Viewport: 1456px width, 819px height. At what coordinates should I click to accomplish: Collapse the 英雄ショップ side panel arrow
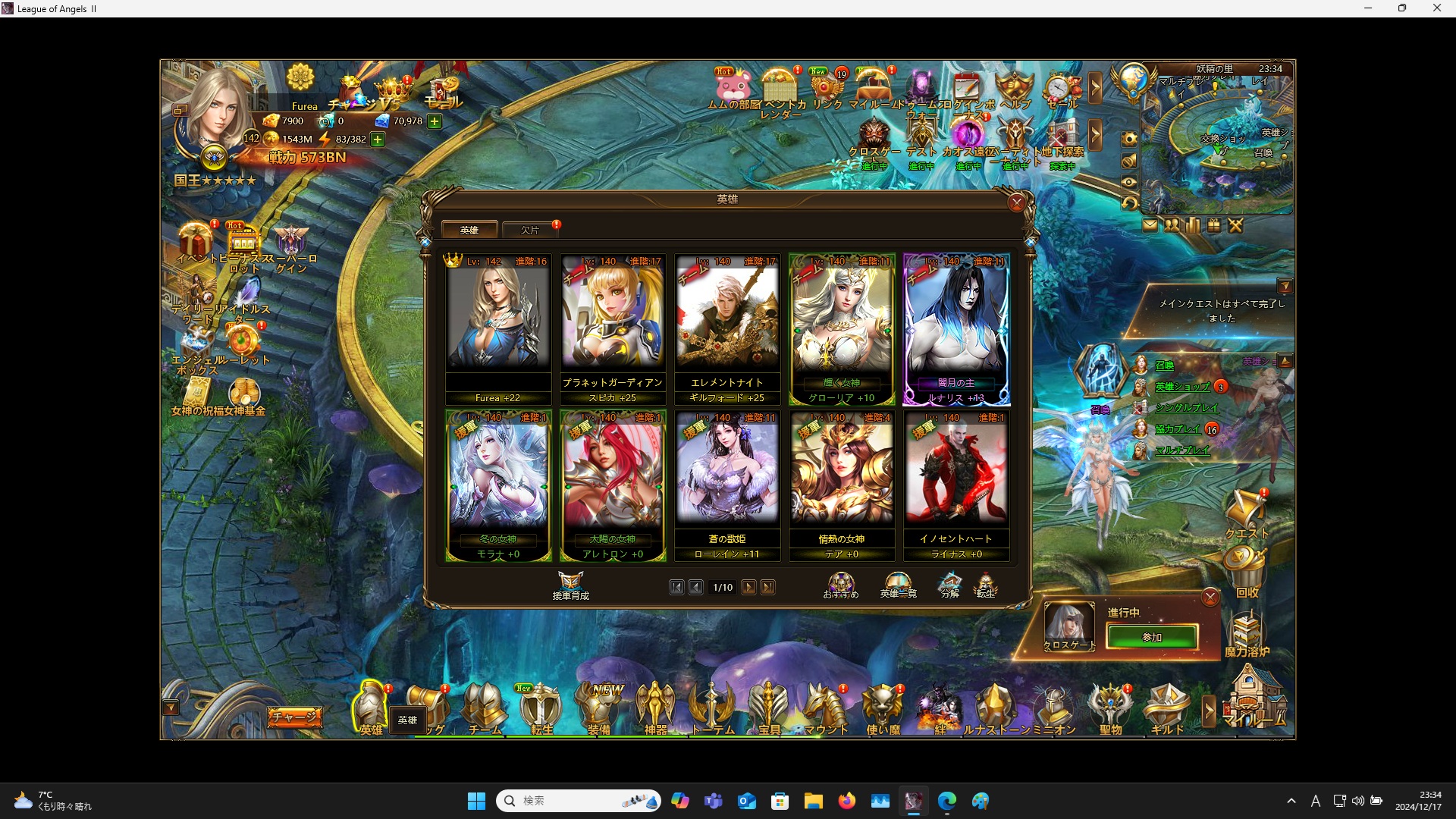pos(1287,362)
